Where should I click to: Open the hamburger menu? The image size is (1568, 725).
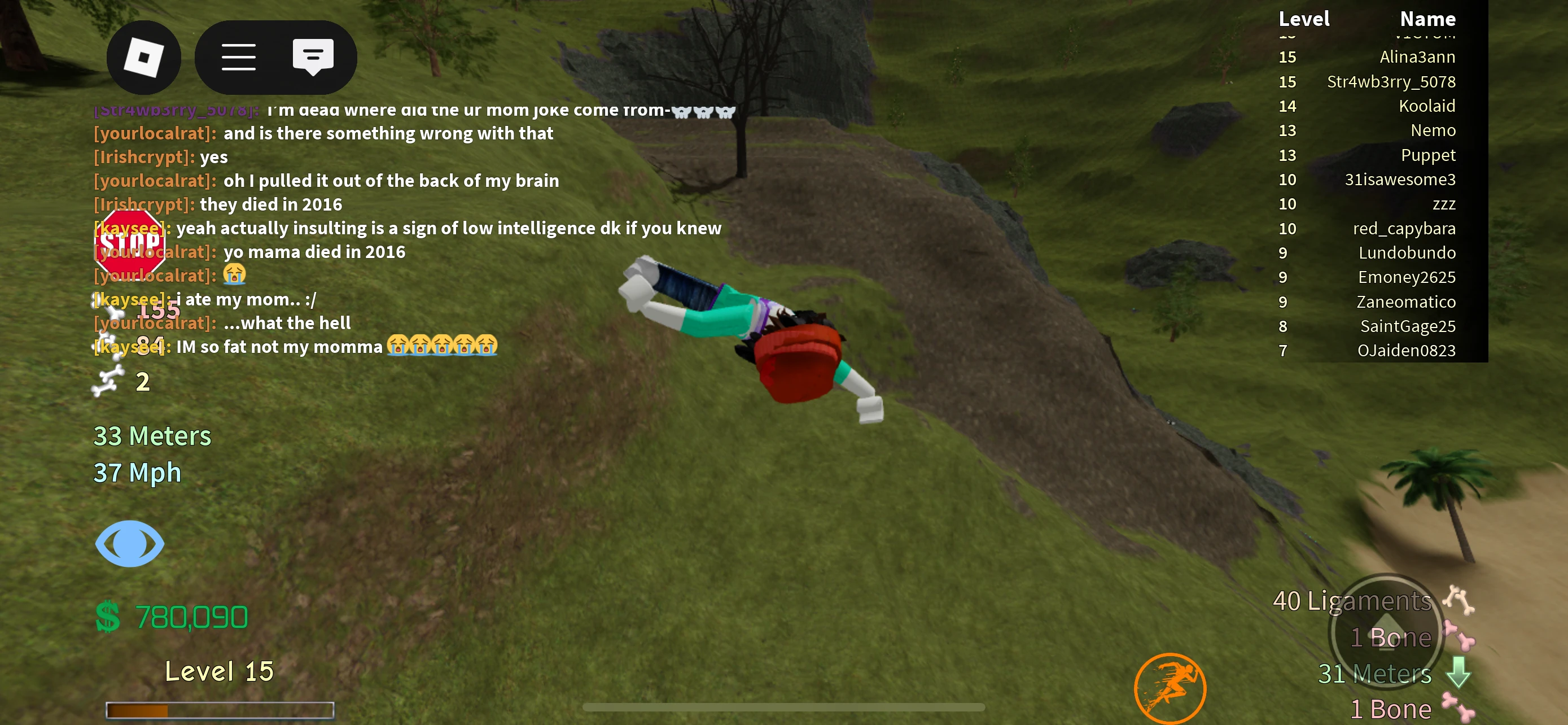coord(239,56)
